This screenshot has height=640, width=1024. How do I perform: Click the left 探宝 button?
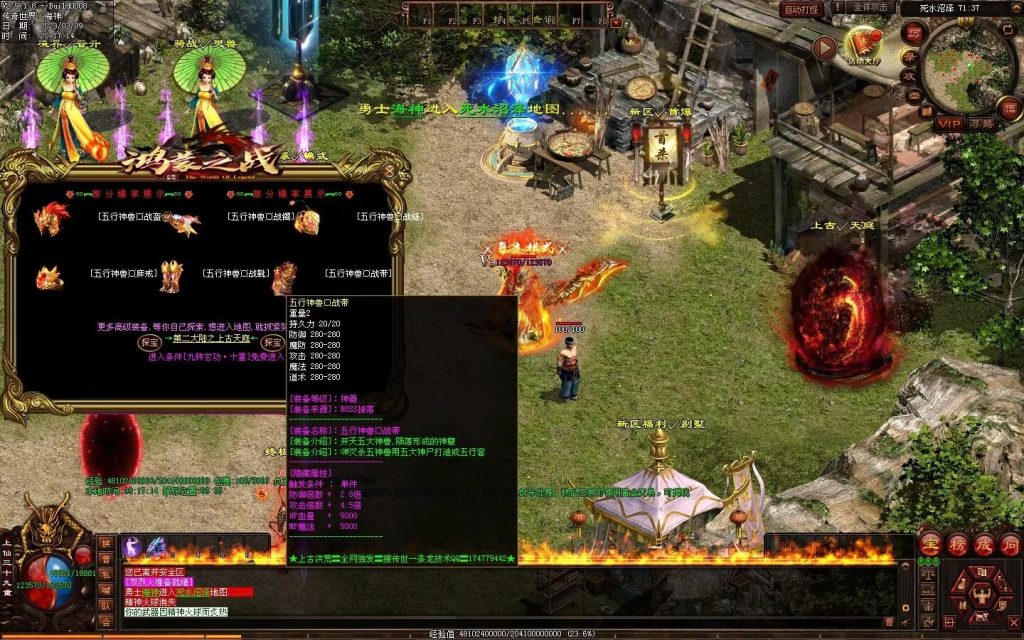pos(149,342)
